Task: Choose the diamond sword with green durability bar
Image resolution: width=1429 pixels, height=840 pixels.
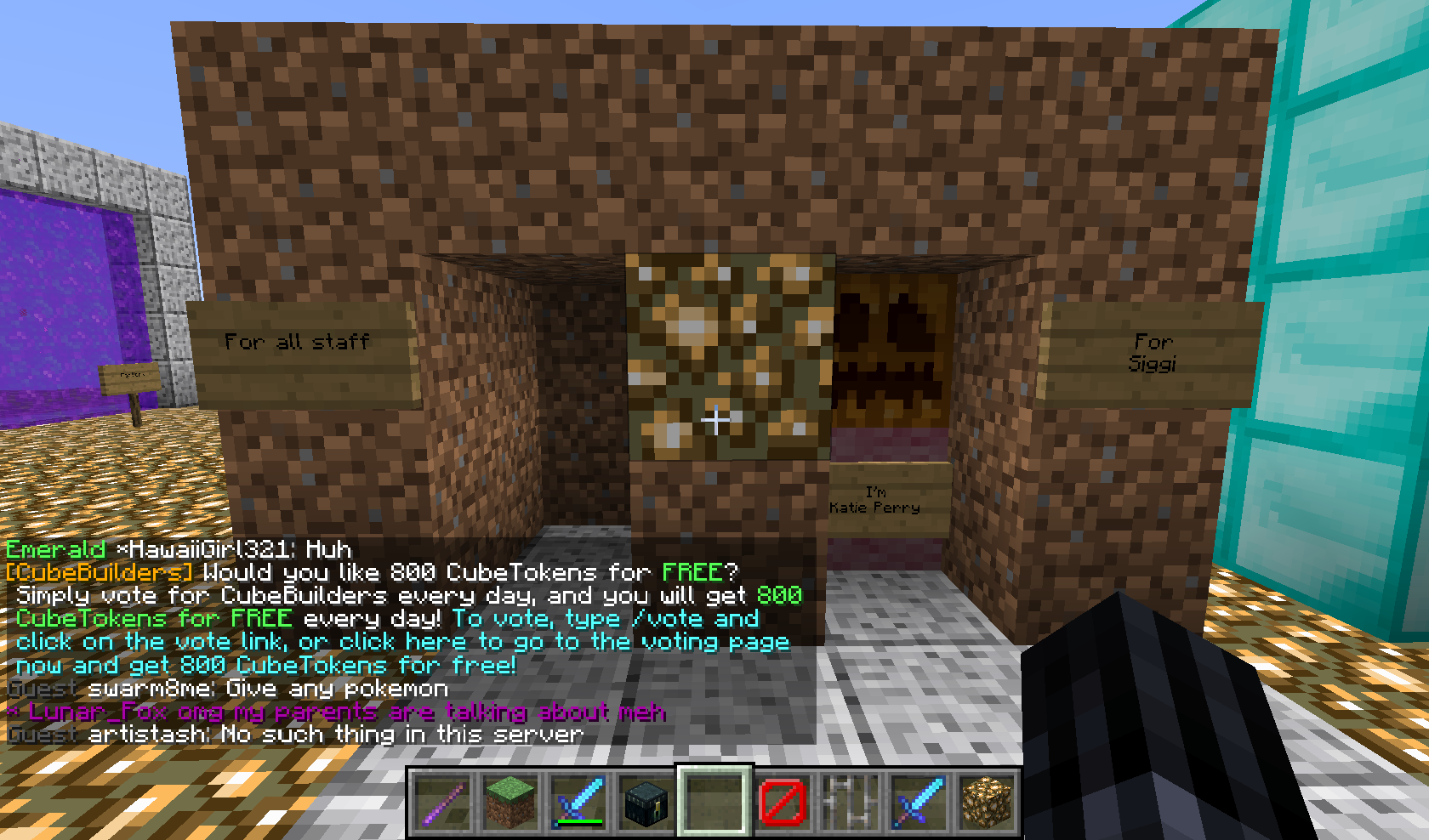Action: (x=578, y=802)
